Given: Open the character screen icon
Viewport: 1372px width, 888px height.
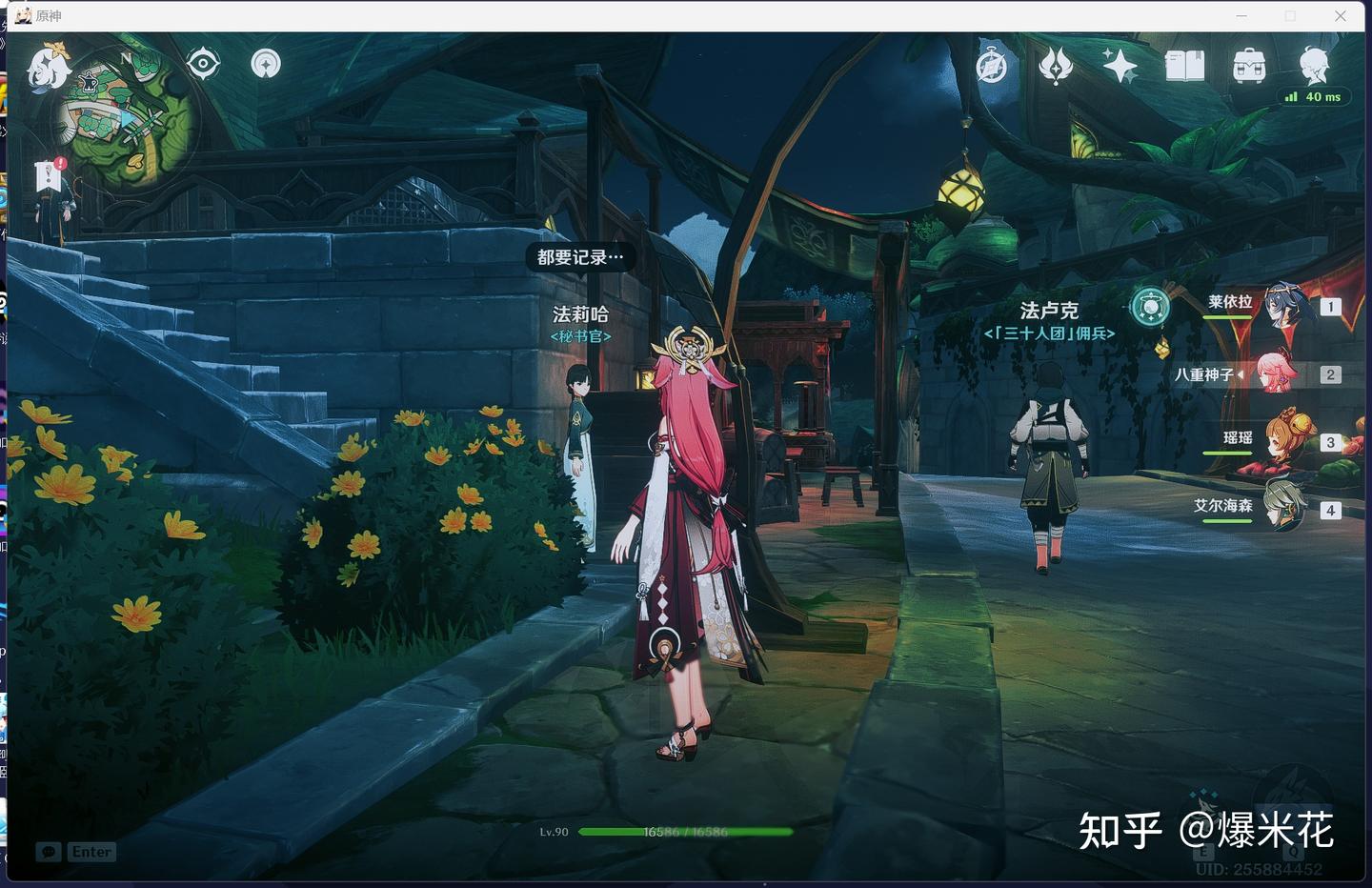Looking at the screenshot, I should pyautogui.click(x=1314, y=64).
